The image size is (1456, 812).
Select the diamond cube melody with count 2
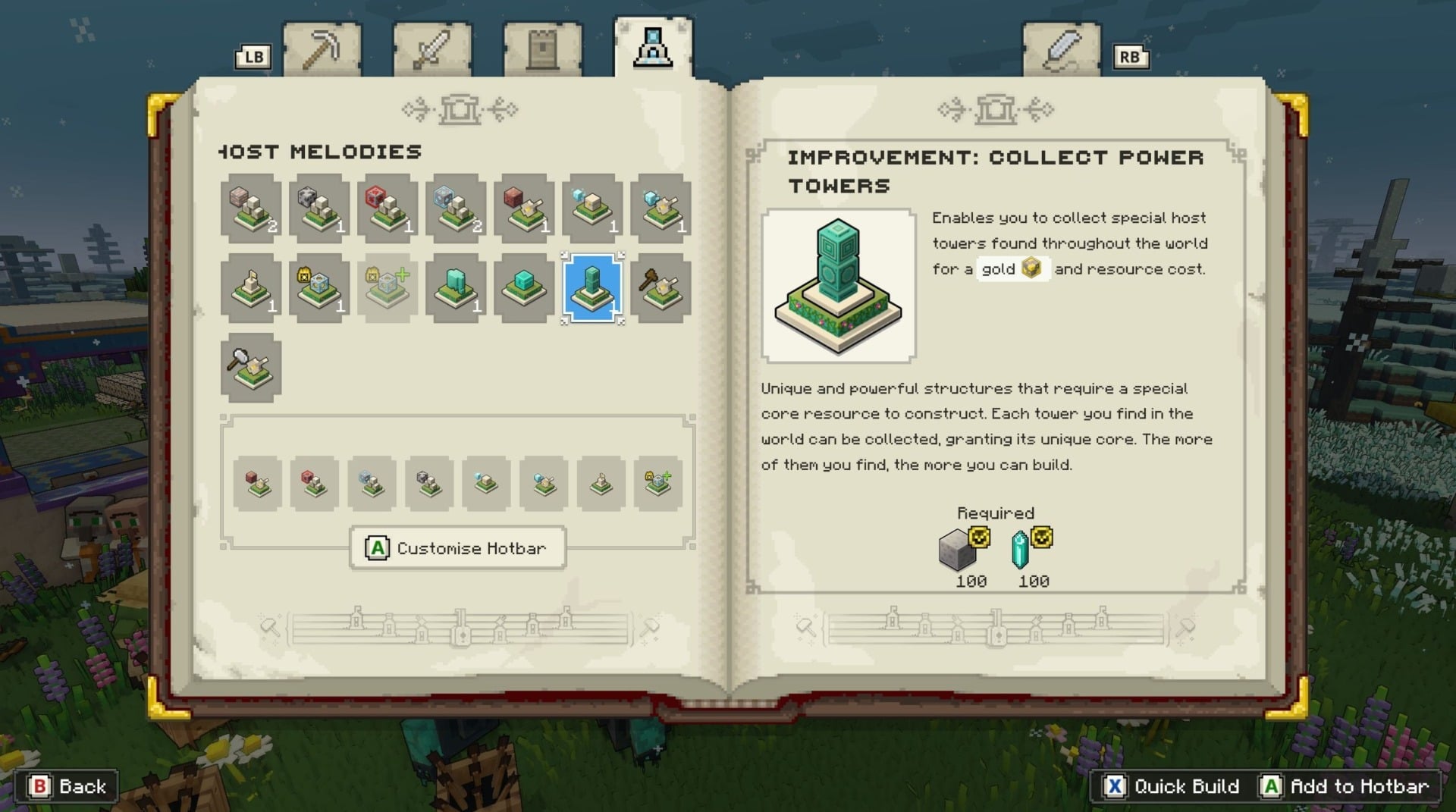tap(455, 208)
